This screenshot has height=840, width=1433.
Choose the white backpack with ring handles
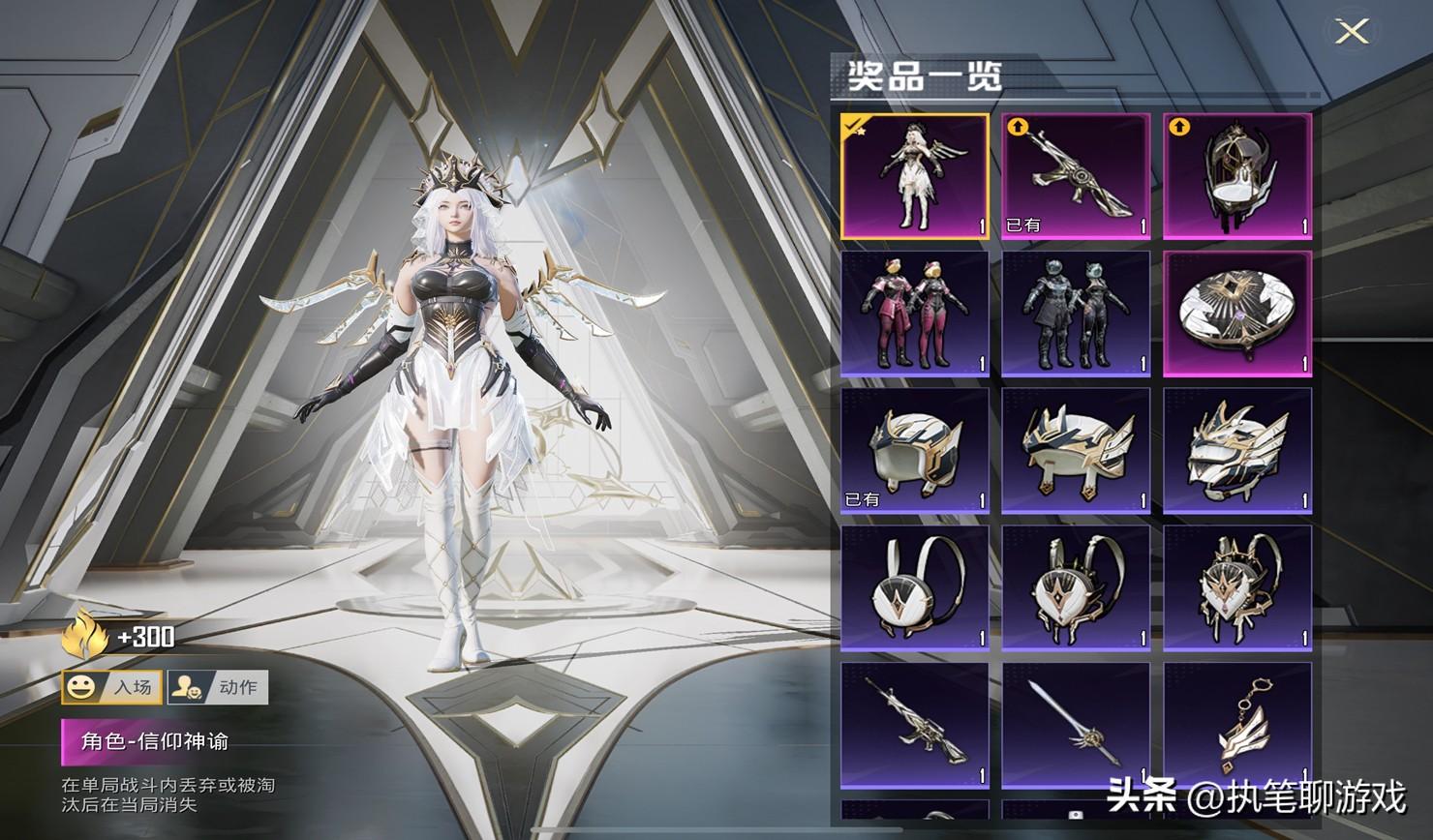coord(914,588)
